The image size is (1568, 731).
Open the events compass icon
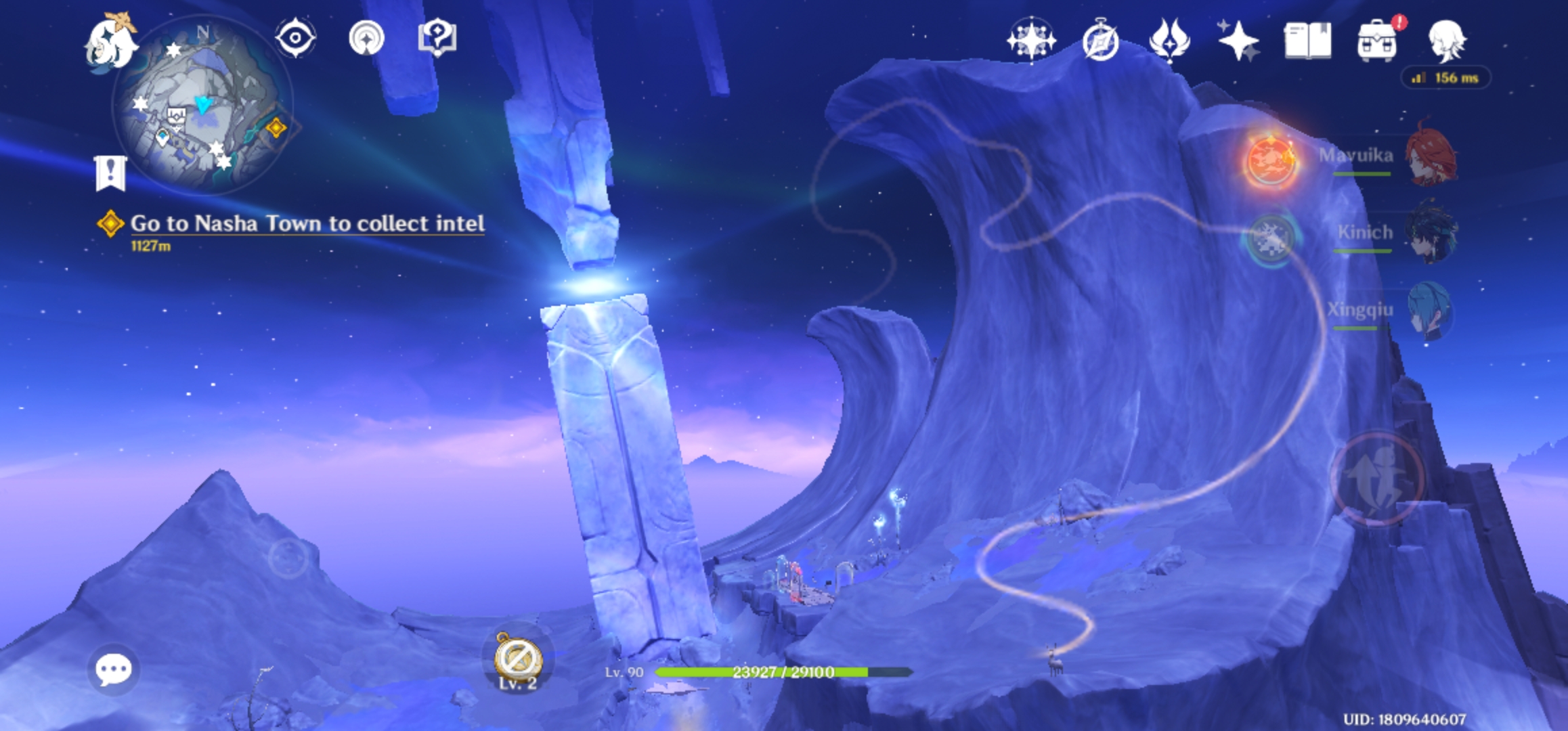pos(1100,42)
